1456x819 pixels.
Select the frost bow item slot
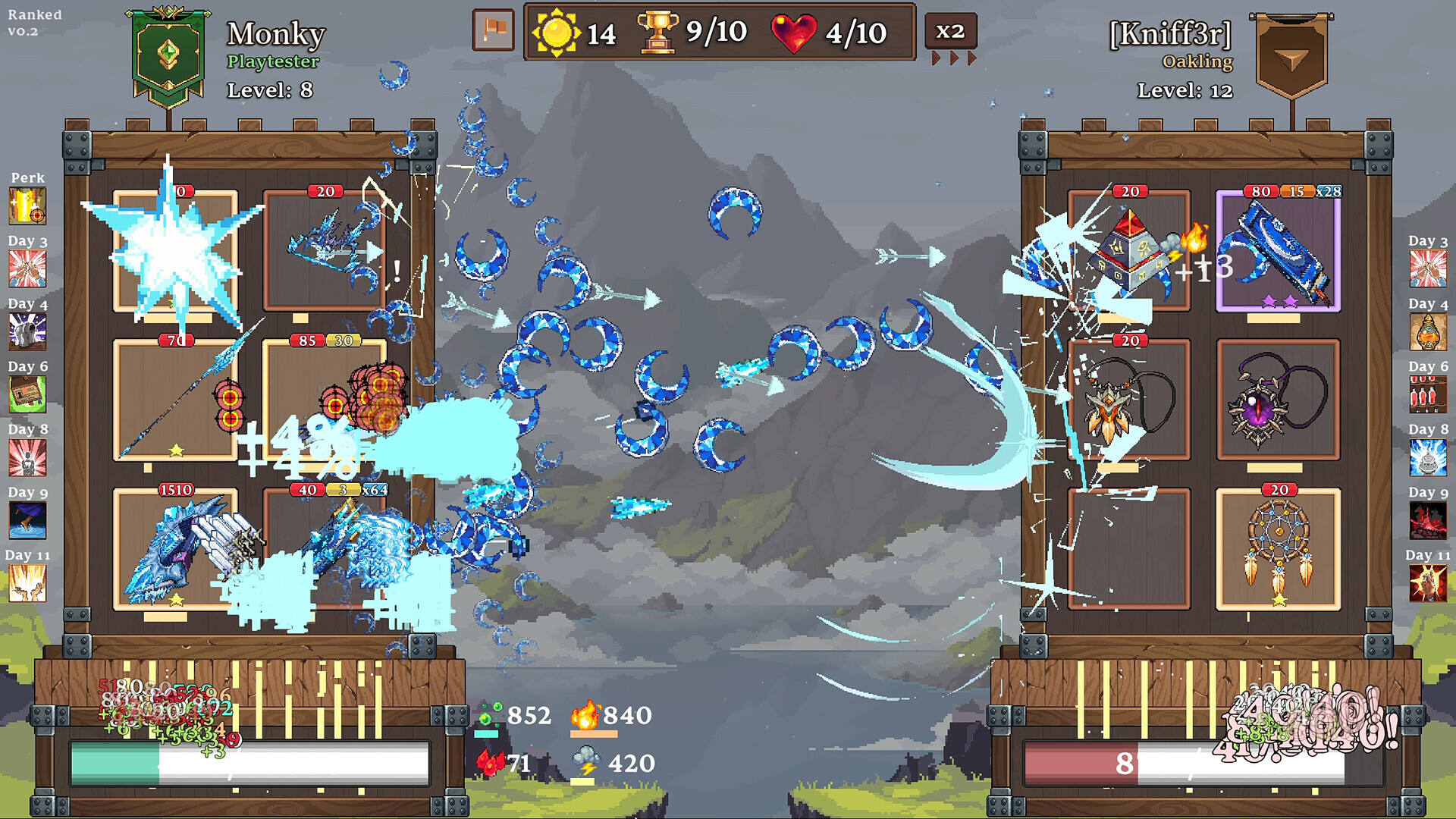coord(325,250)
